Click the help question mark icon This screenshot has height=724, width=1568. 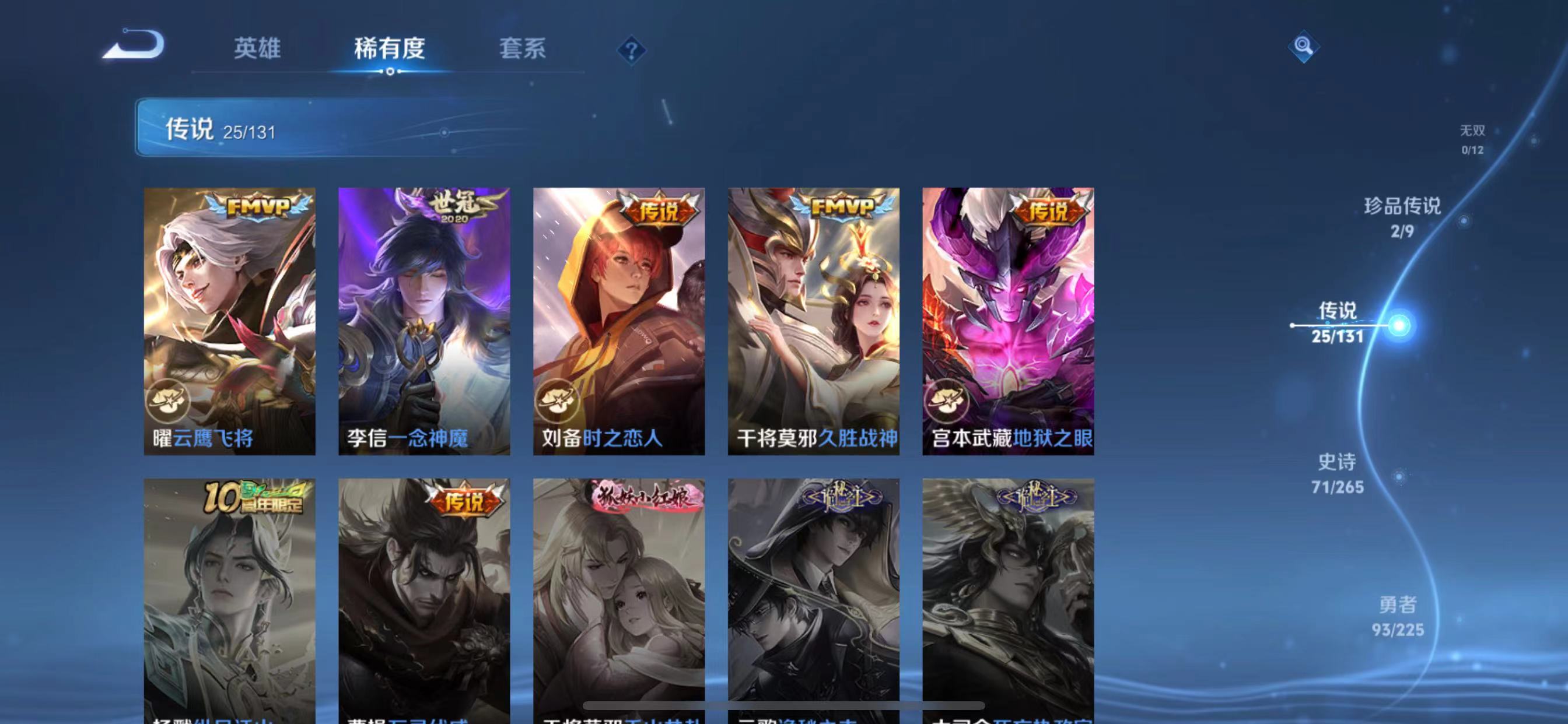pos(631,51)
